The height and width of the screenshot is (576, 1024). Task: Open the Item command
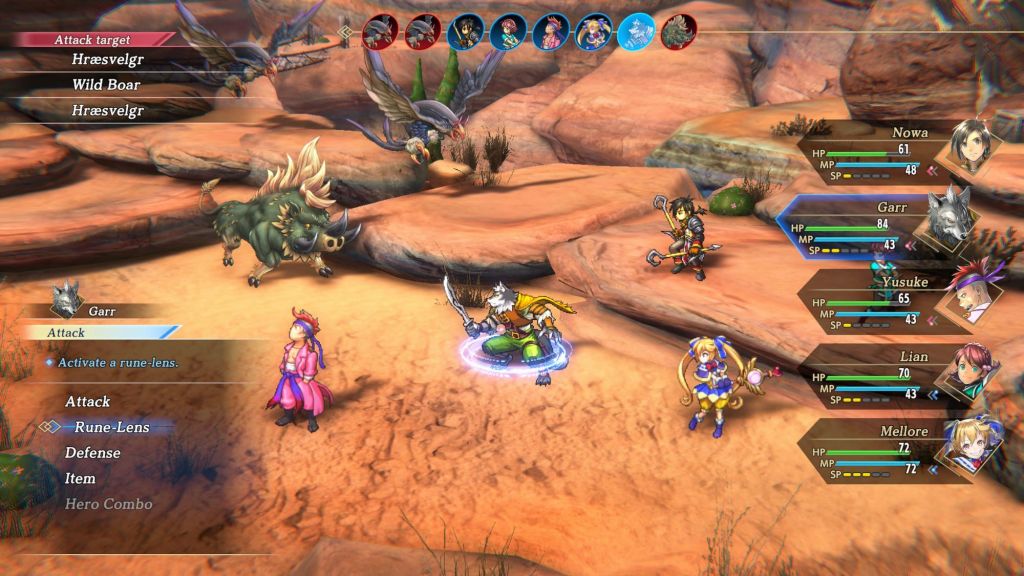[80, 479]
